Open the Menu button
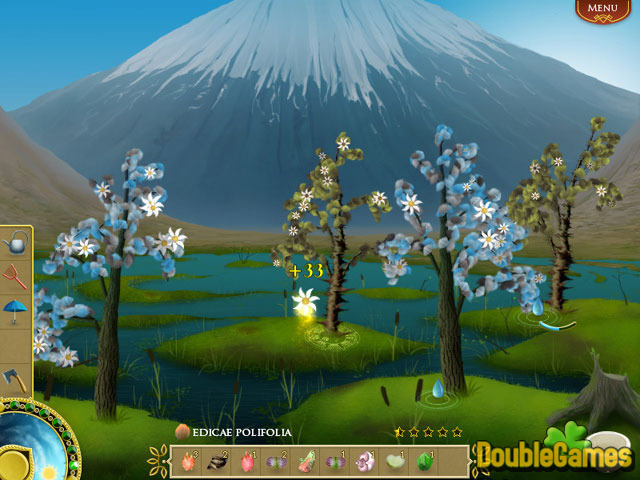This screenshot has height=480, width=640. (602, 9)
